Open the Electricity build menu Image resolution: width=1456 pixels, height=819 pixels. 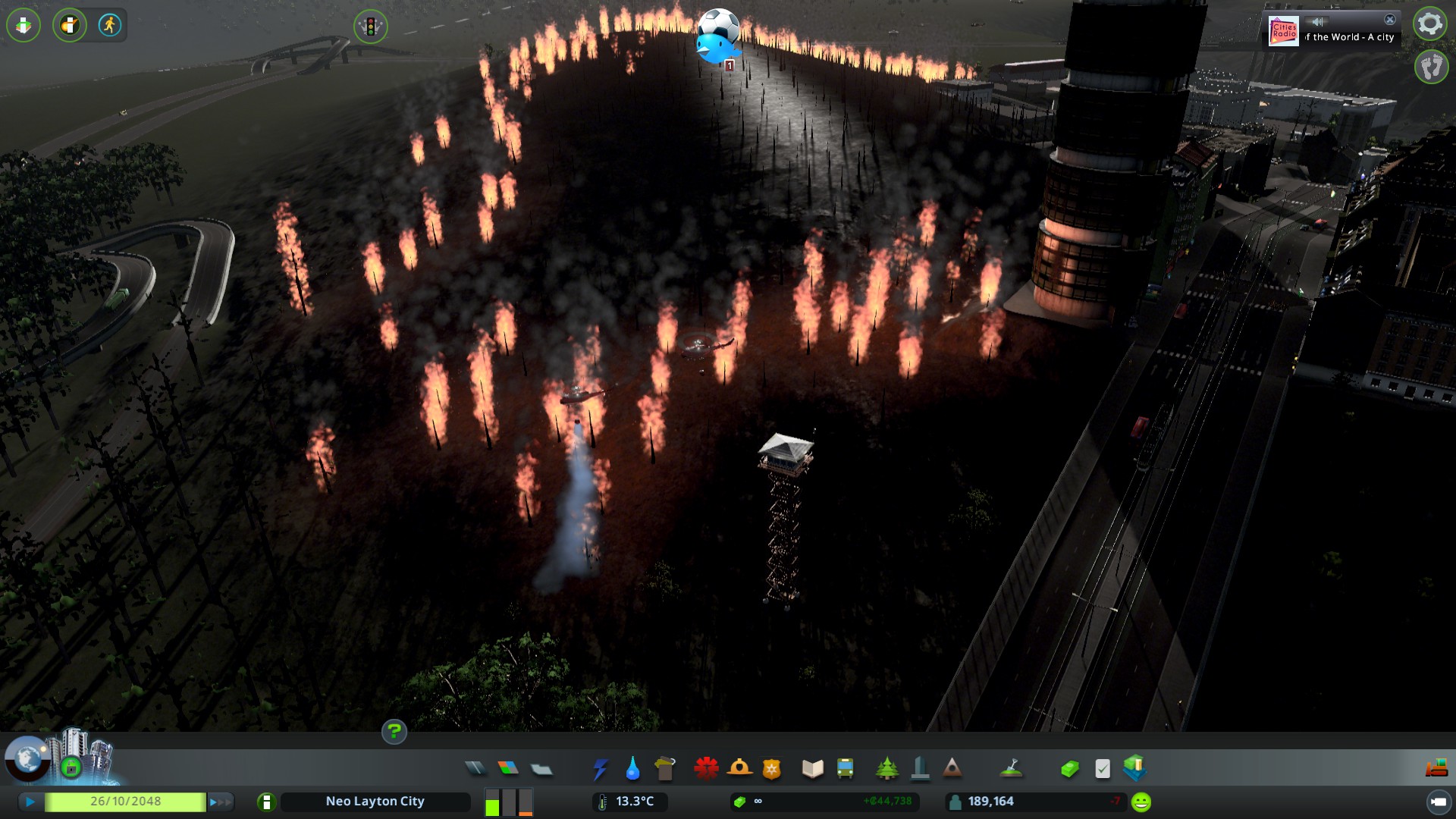tap(600, 769)
